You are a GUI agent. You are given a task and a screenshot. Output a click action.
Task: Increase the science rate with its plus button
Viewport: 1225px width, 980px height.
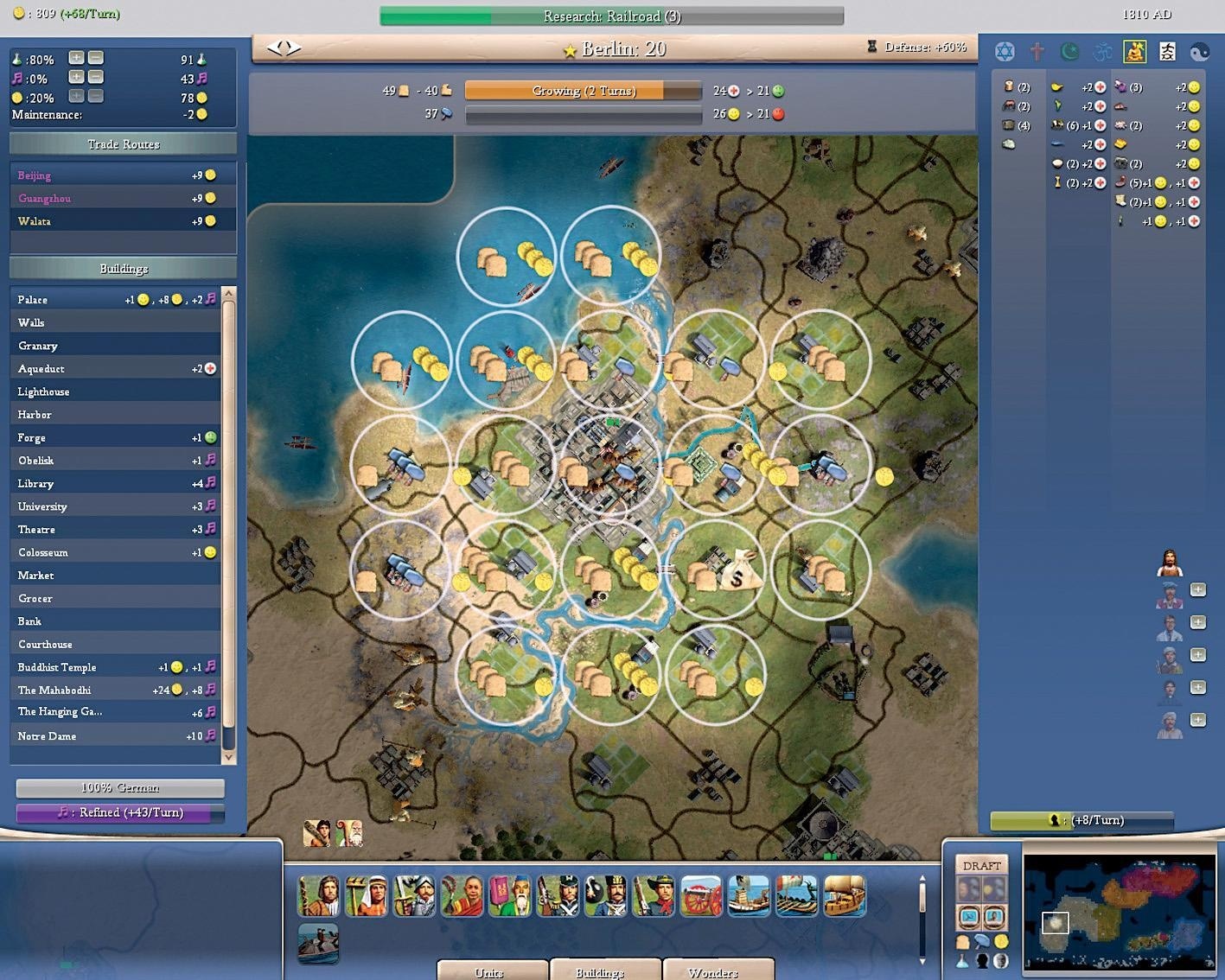point(76,58)
